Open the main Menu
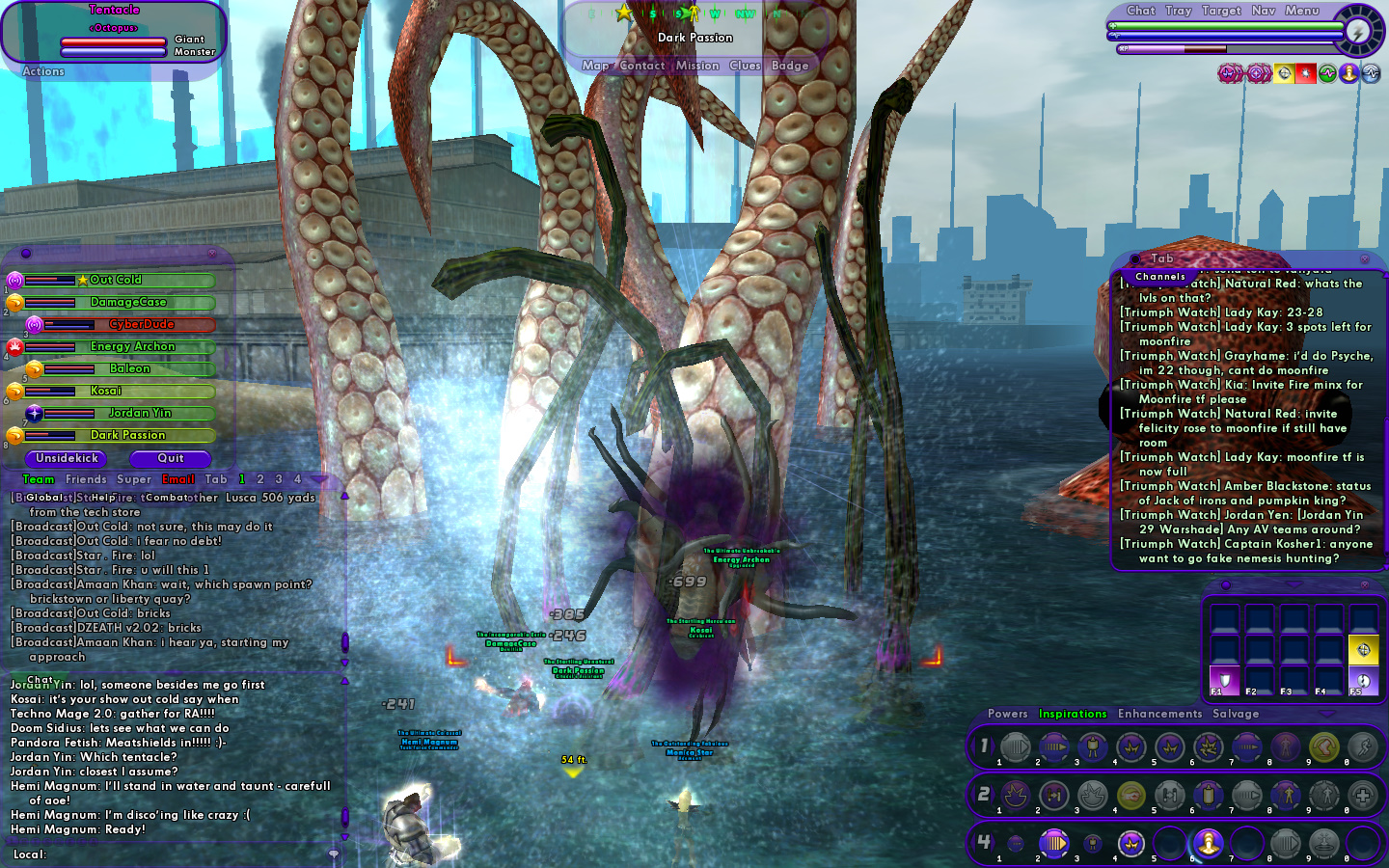Viewport: 1389px width, 868px height. (1301, 11)
